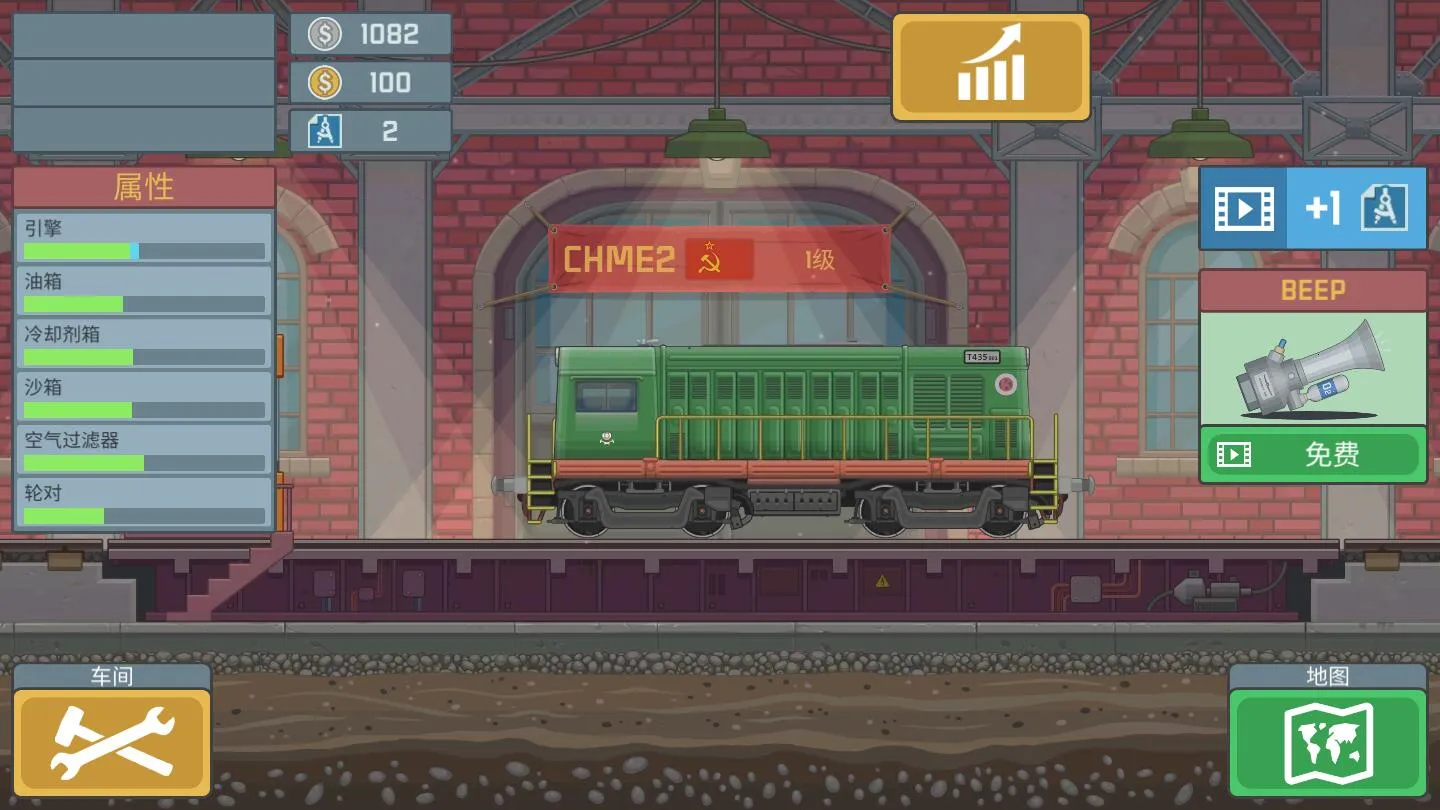This screenshot has width=1440, height=810.
Task: Tap the CHME2 locomotive name banner
Action: tap(719, 260)
